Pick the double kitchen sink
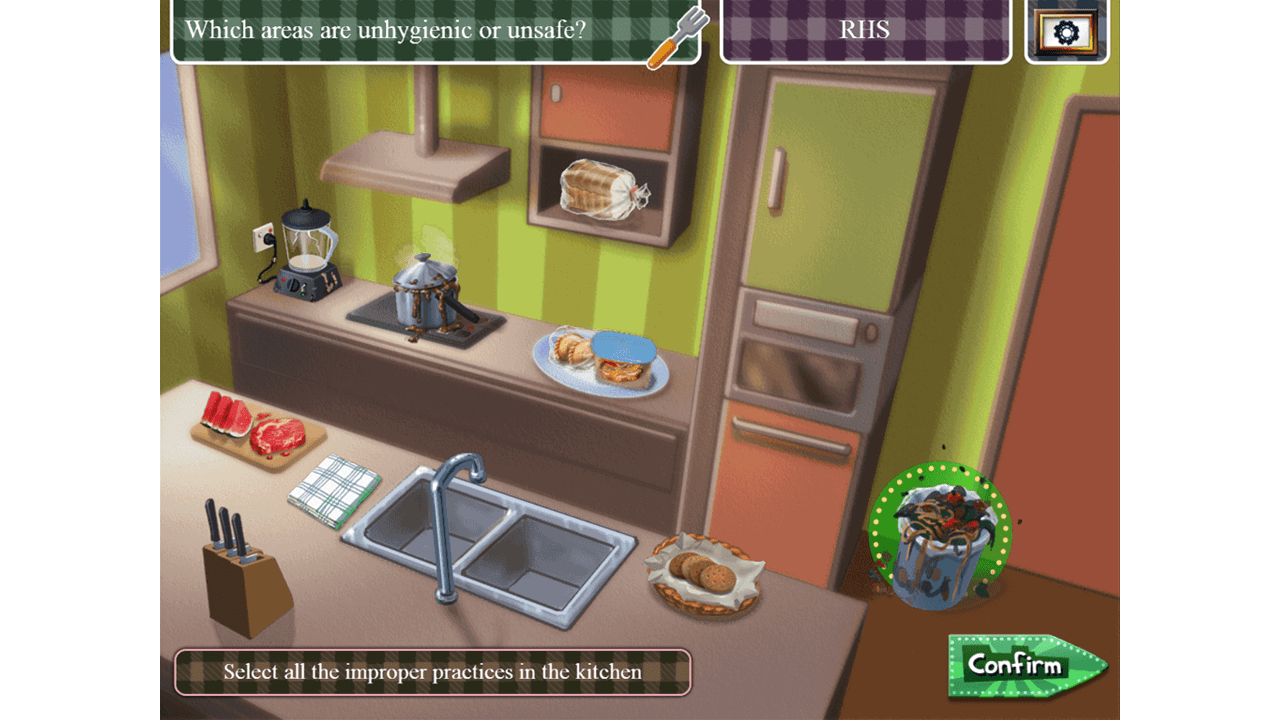This screenshot has height=720, width=1280. 490,545
